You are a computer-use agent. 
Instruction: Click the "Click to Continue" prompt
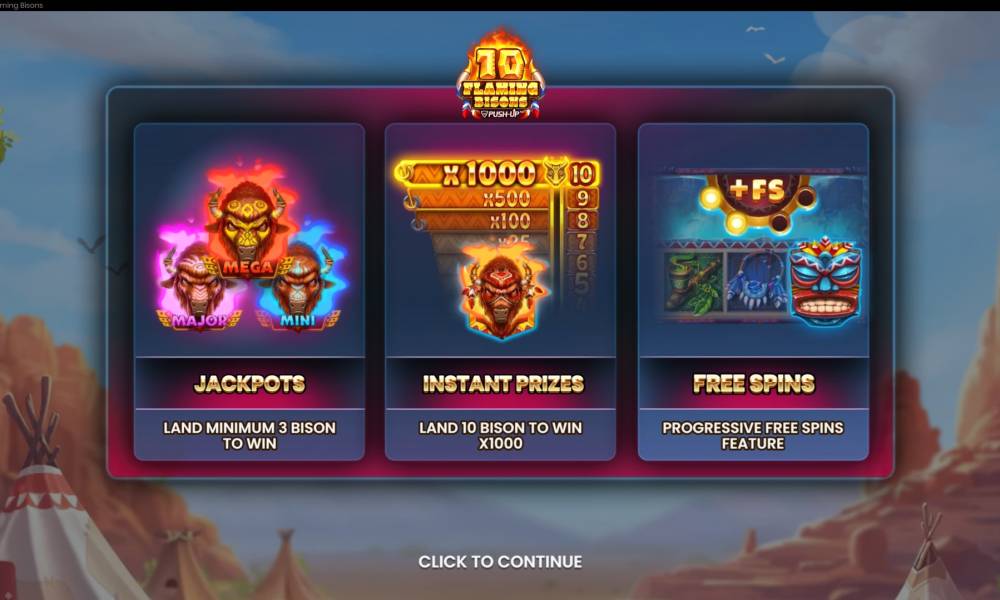(500, 562)
